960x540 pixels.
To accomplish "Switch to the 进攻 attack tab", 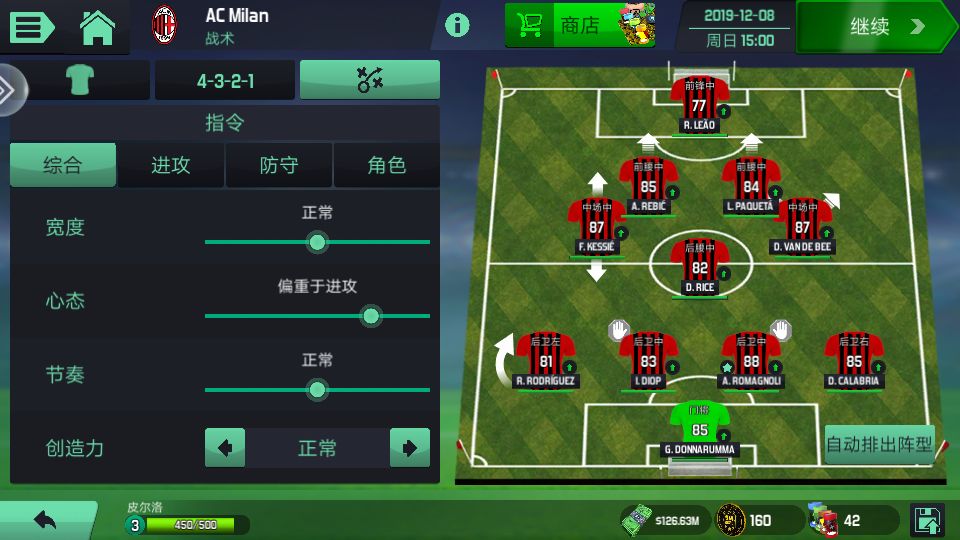I will tap(171, 166).
